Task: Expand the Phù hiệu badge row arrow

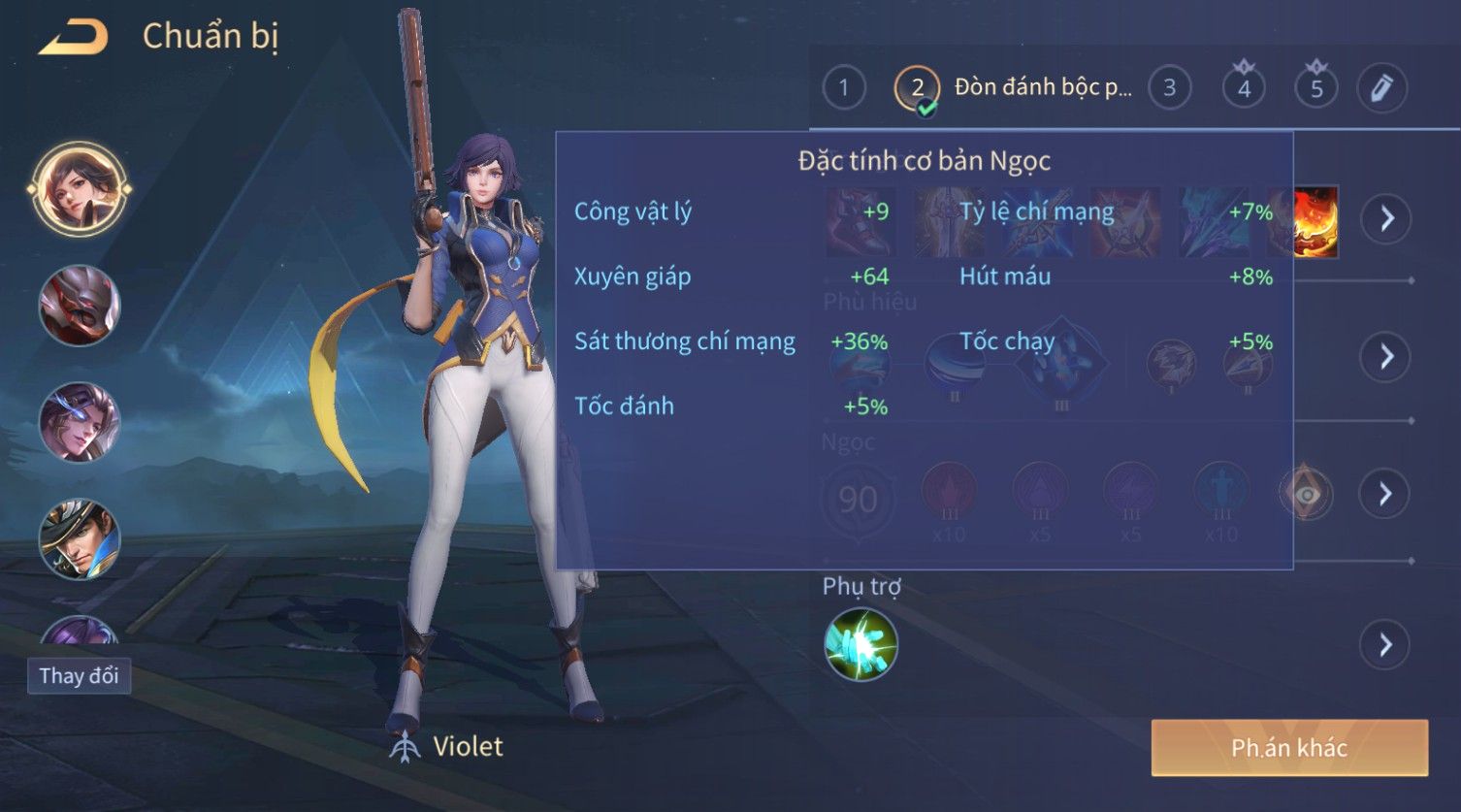Action: click(x=1386, y=356)
